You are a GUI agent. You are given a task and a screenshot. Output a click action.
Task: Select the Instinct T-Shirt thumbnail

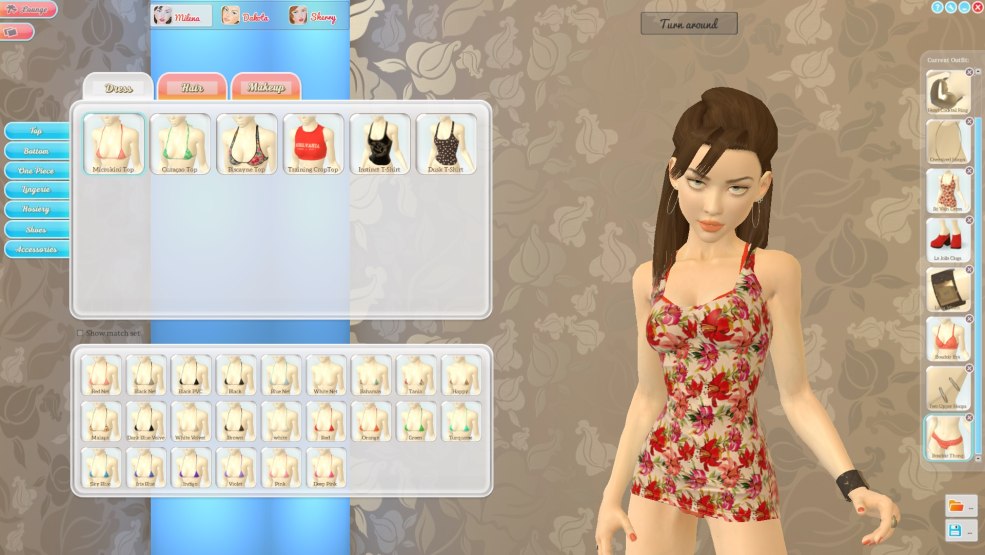380,144
